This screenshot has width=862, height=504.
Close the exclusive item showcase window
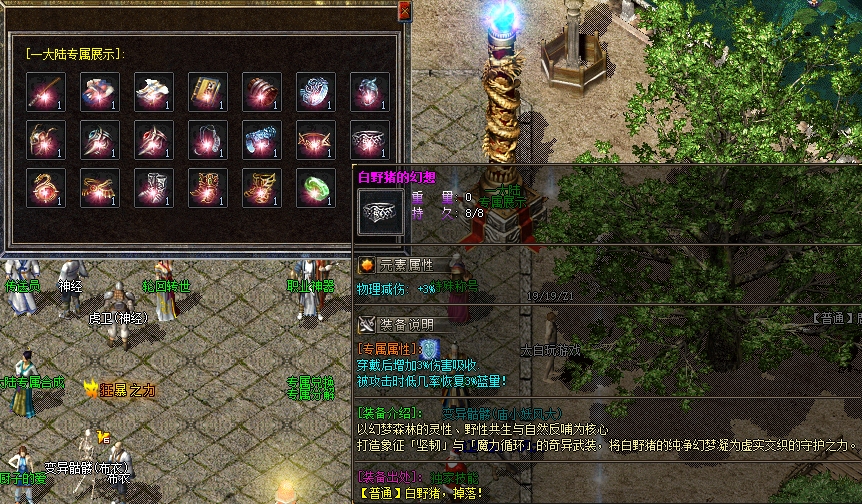coord(404,11)
